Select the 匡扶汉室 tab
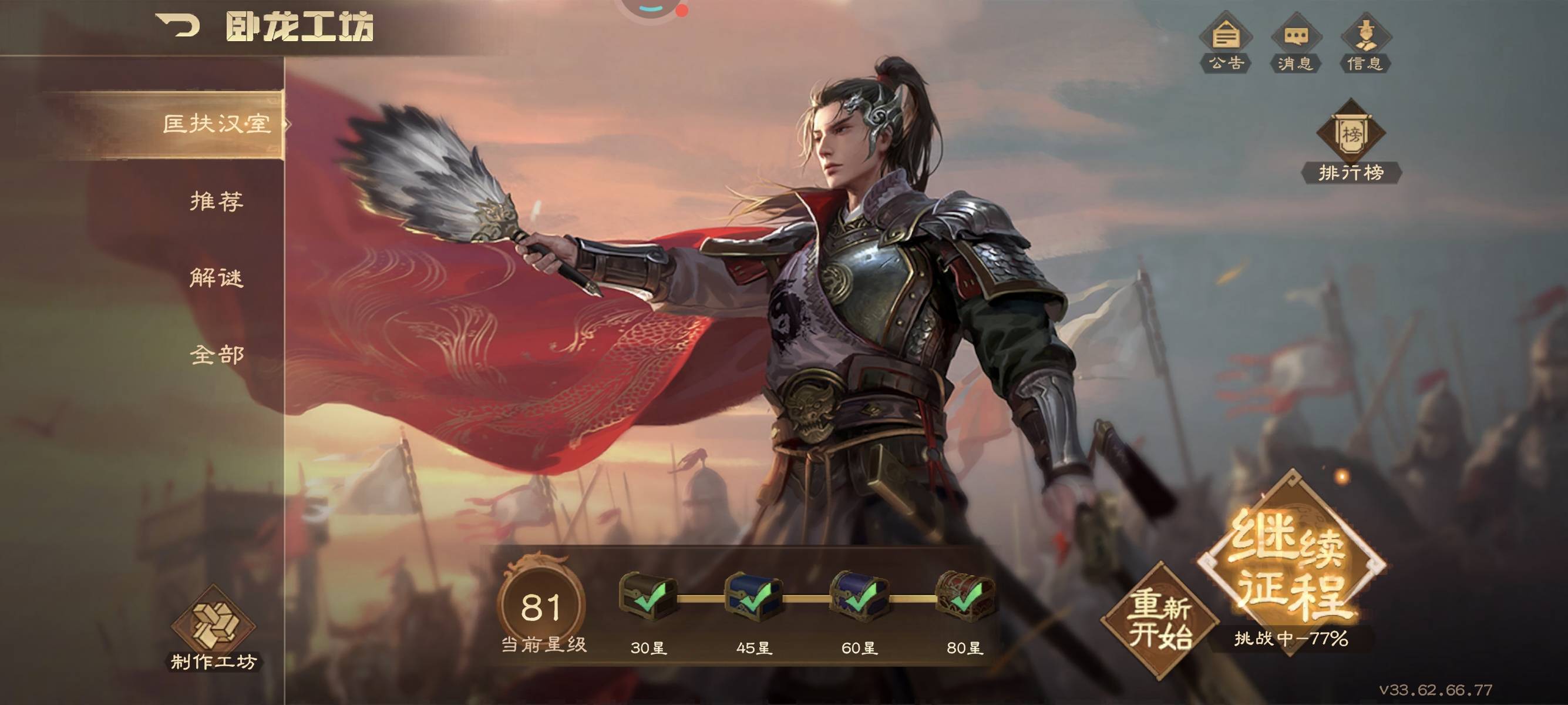The width and height of the screenshot is (1568, 705). click(216, 124)
